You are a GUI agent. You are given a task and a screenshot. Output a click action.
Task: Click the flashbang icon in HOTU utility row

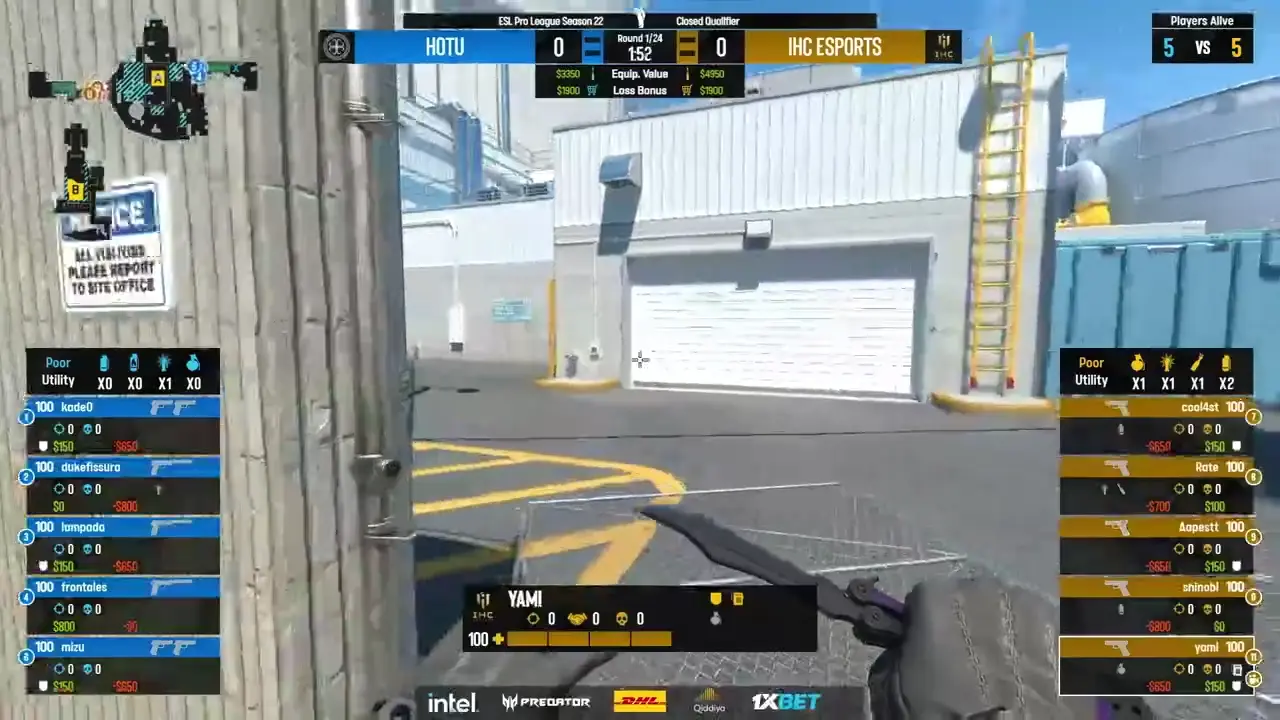point(164,363)
